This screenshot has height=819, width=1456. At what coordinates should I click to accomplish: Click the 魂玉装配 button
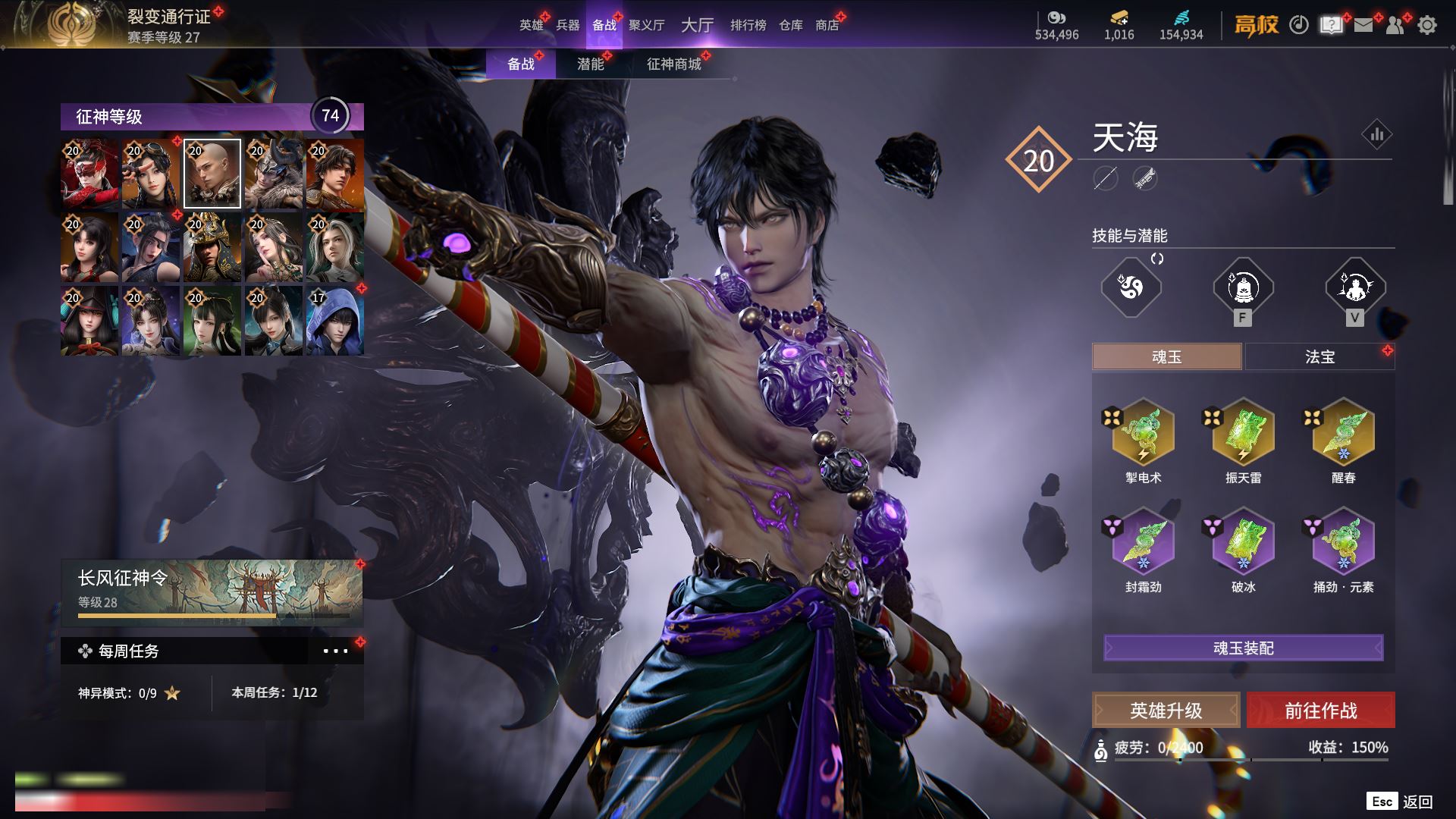click(1243, 648)
